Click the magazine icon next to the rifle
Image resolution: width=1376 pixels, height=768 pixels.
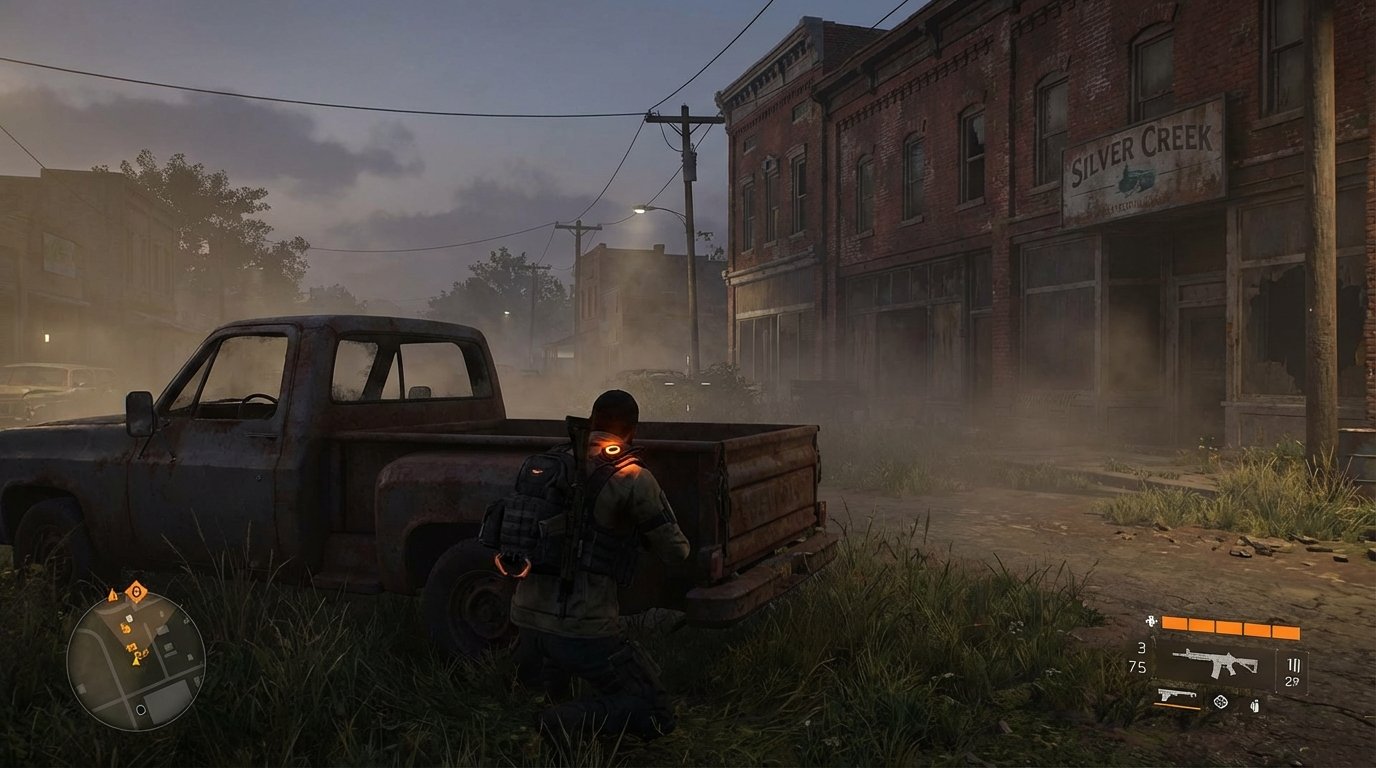pos(1293,666)
